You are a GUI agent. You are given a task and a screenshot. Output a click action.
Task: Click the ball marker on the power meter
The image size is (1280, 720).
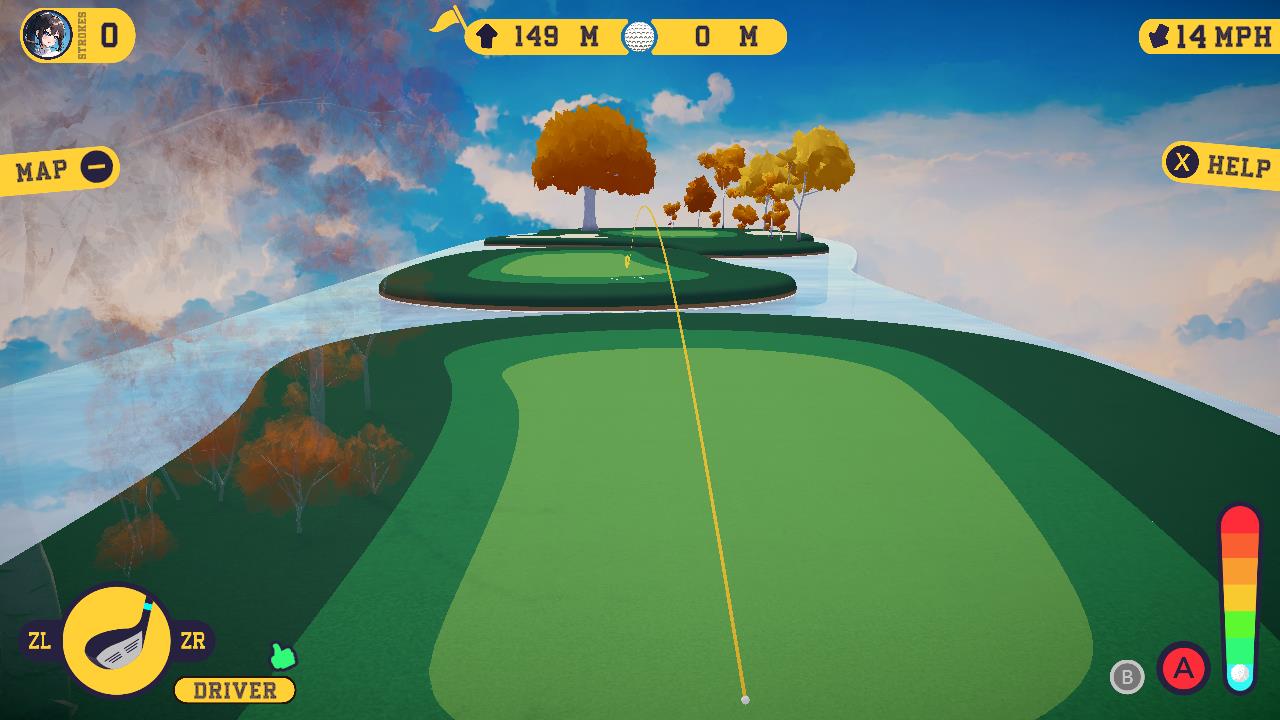click(x=1240, y=672)
